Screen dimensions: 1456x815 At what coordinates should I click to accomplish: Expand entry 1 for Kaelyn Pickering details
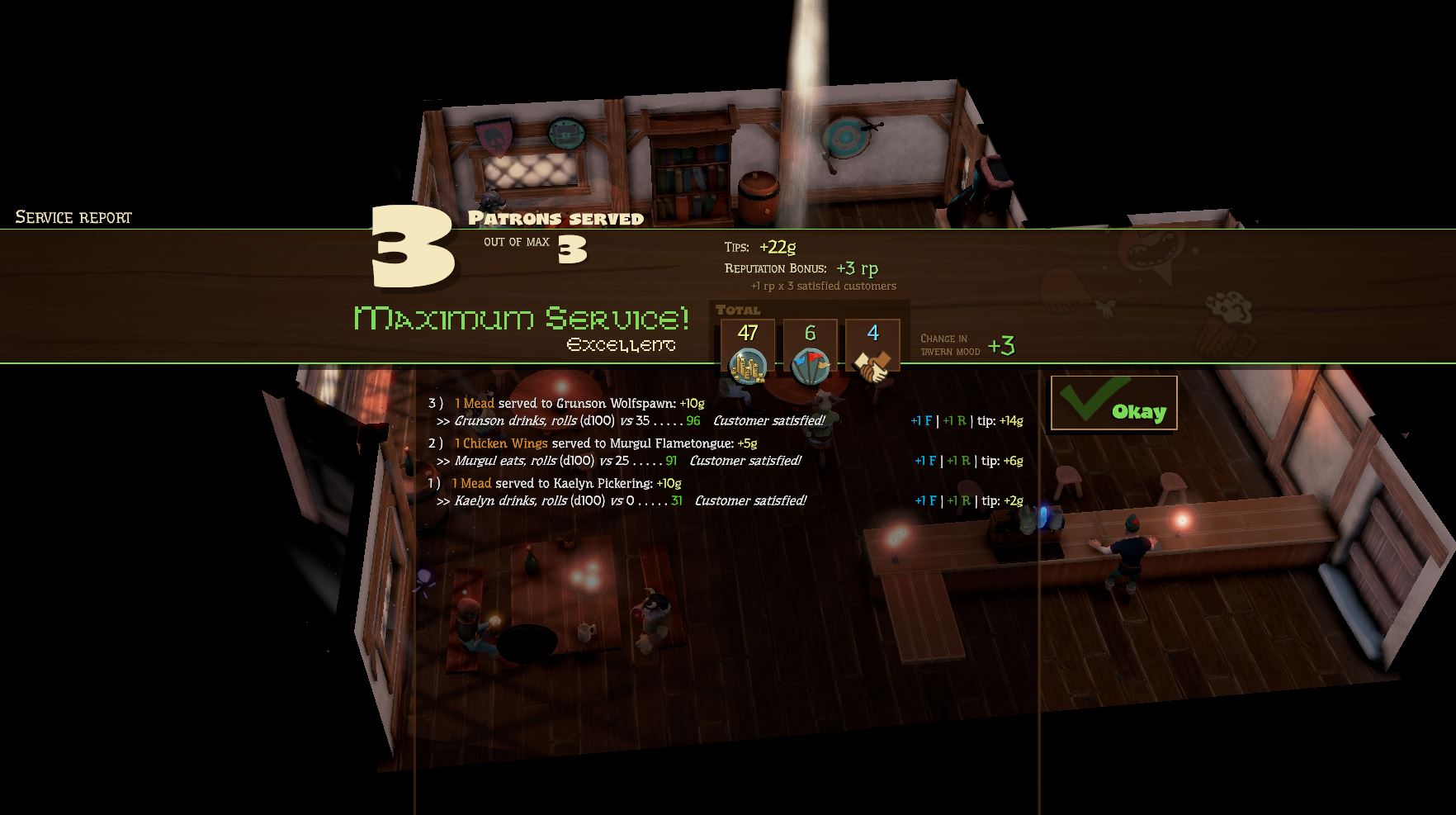click(x=433, y=485)
